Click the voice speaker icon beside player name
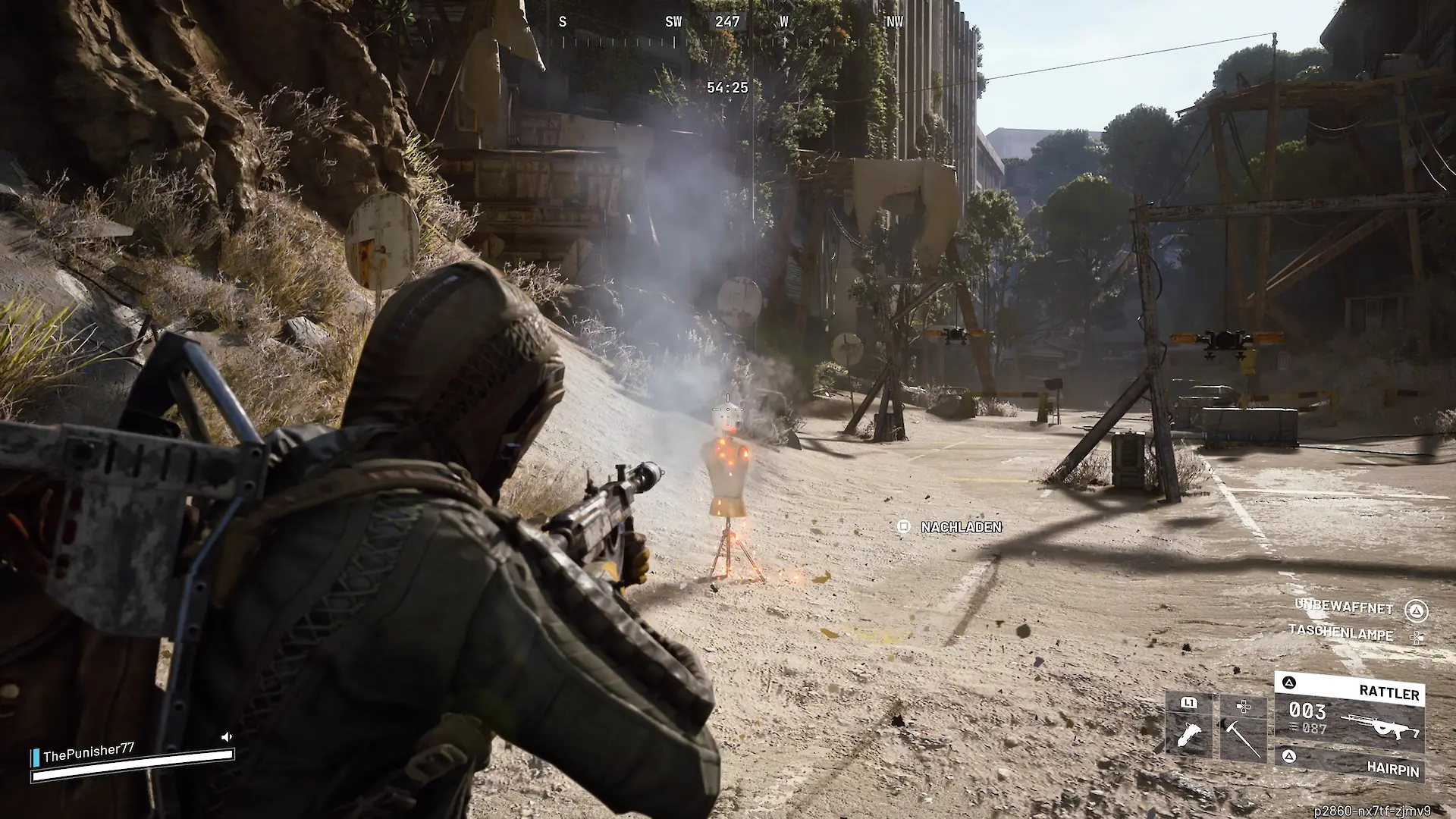Screen dimensions: 1456x819 click(x=226, y=737)
